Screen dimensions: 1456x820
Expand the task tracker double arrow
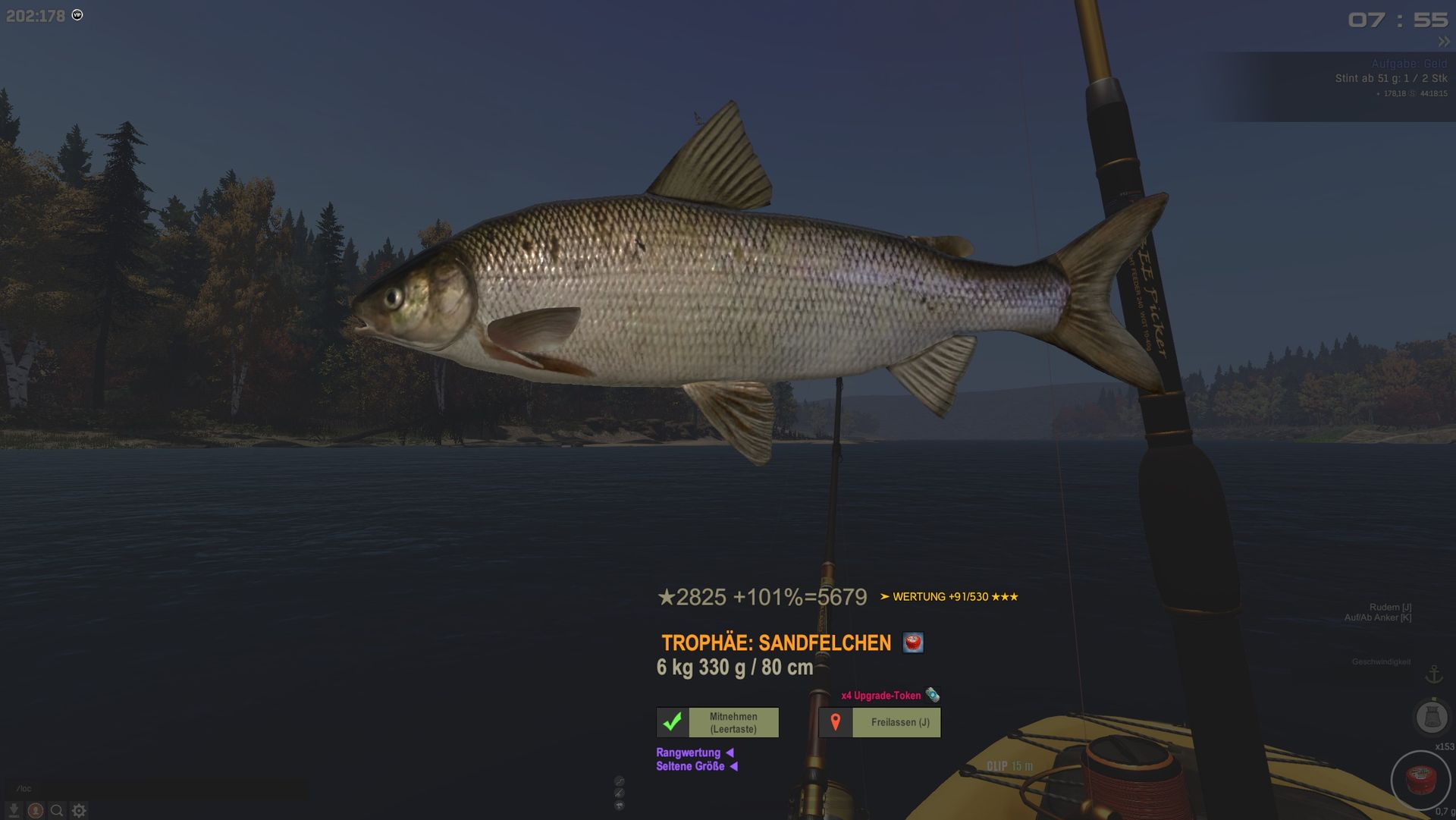click(1443, 42)
